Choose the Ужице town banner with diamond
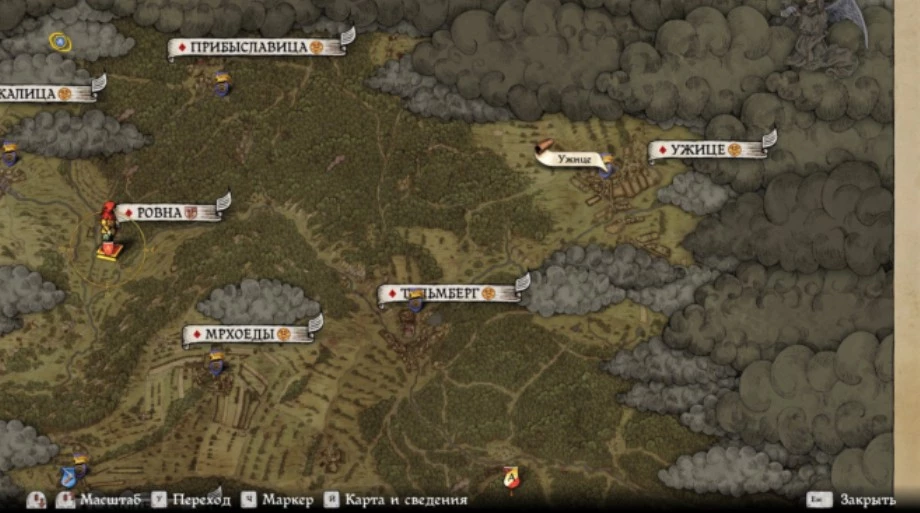Screen dimensions: 920x513 pos(706,150)
